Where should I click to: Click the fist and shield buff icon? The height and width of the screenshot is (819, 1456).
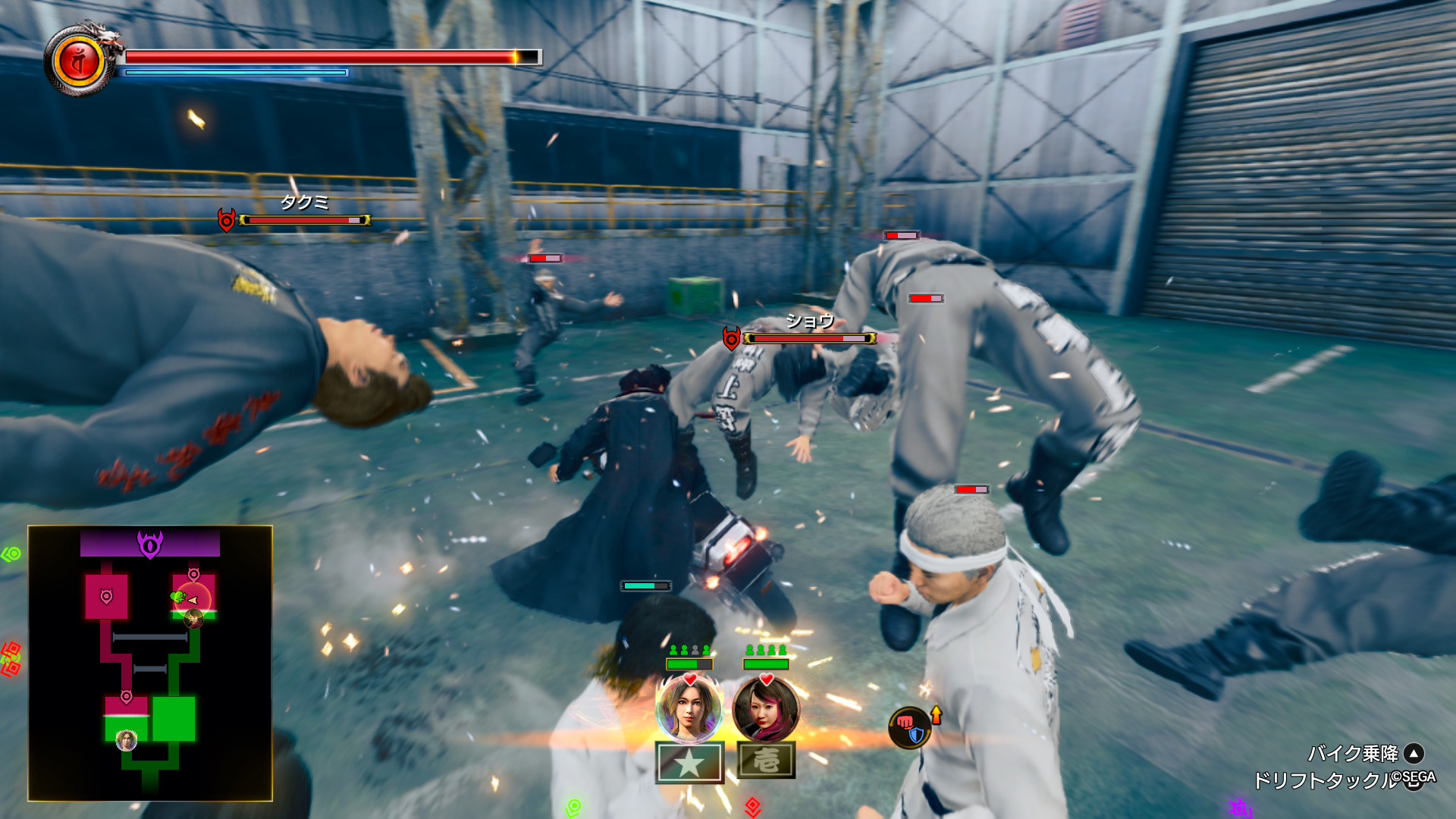coord(910,727)
